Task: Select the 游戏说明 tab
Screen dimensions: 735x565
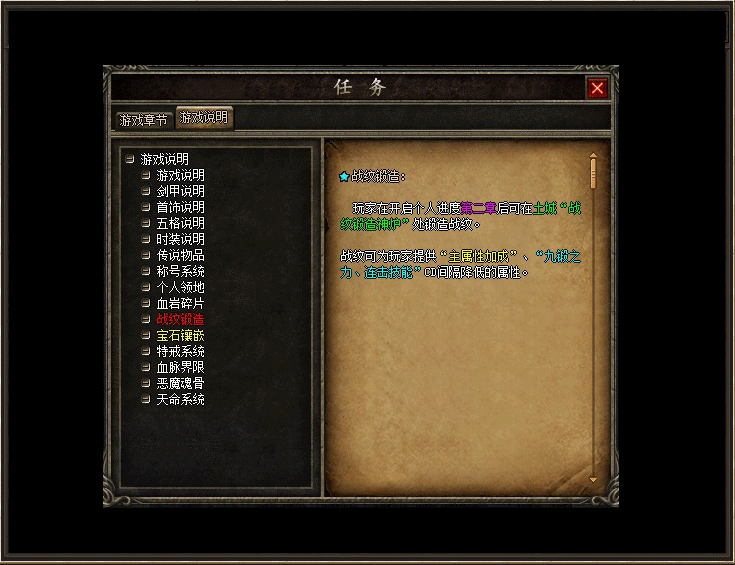Action: 204,118
